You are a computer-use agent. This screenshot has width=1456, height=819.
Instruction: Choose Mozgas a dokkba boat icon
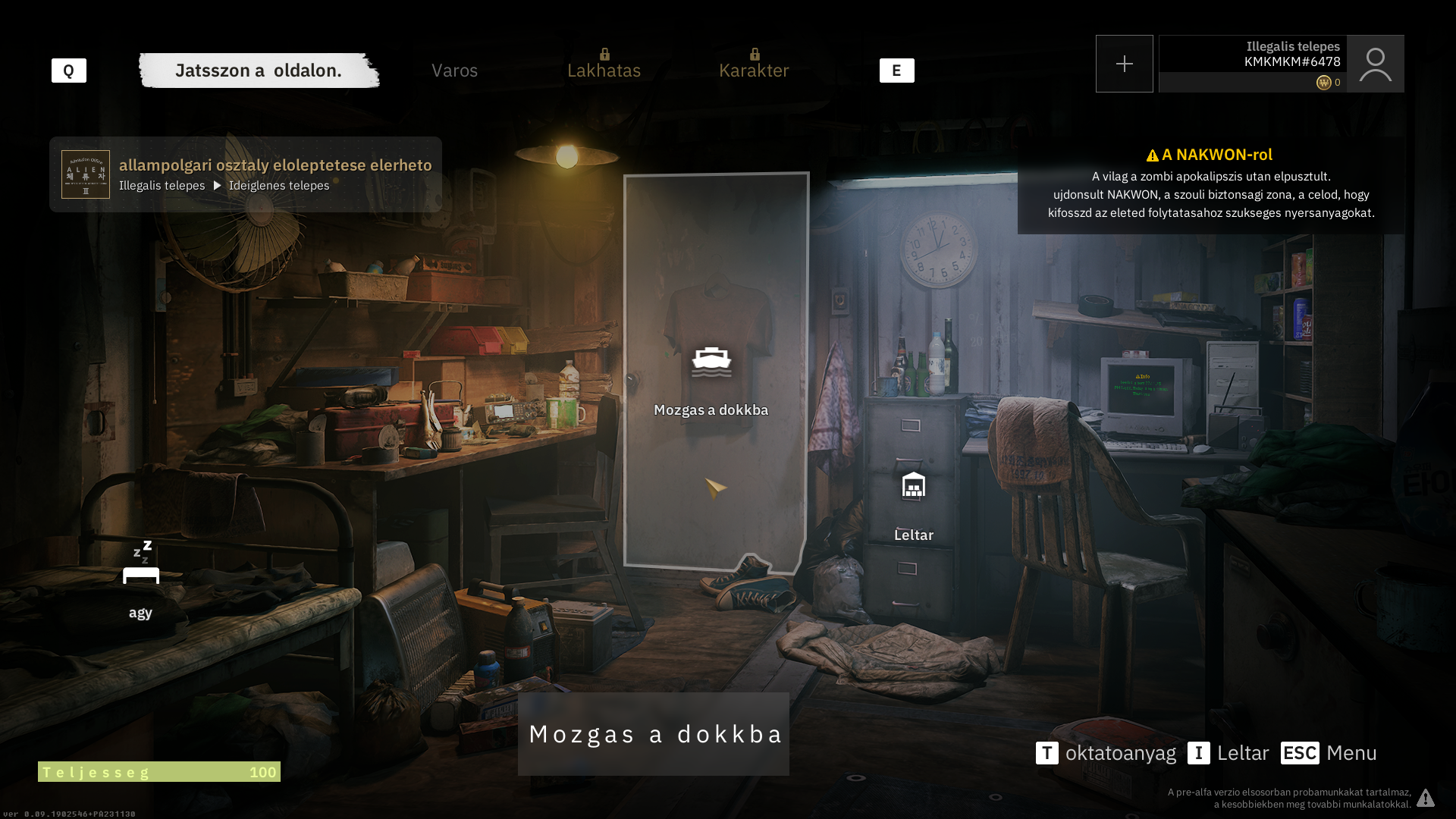[x=711, y=362]
